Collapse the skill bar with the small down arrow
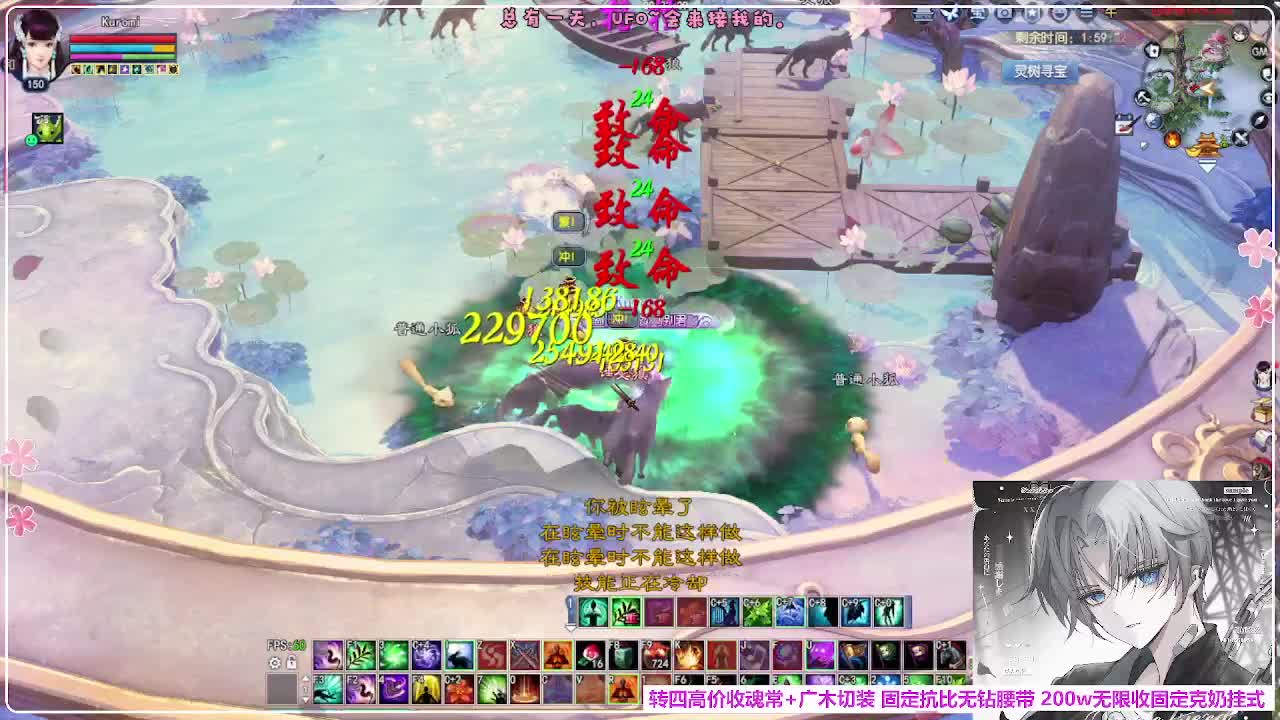1280x720 pixels. [570, 627]
